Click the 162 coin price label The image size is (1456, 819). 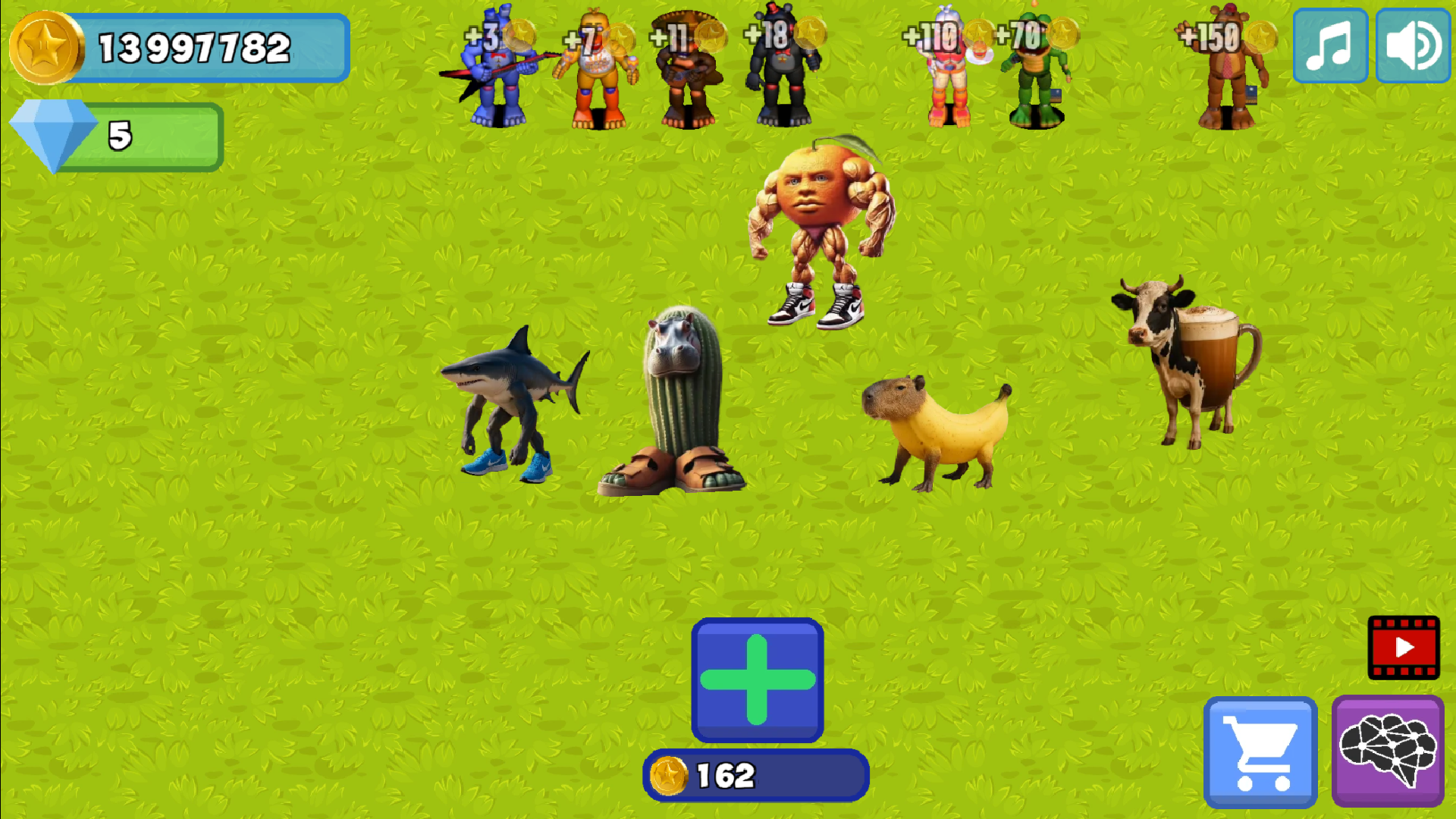pos(756,773)
